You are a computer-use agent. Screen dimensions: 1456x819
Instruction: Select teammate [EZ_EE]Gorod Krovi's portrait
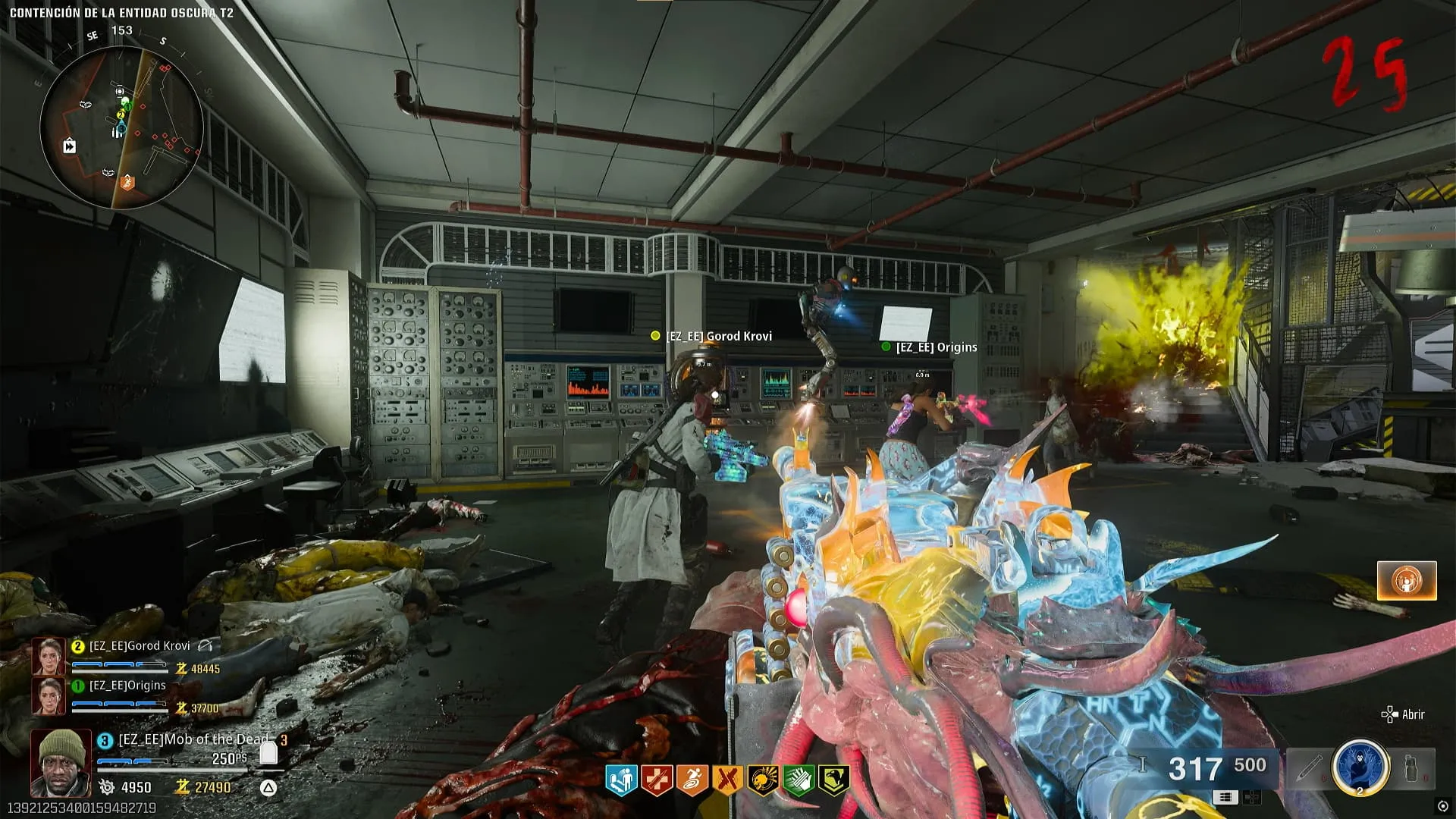48,656
